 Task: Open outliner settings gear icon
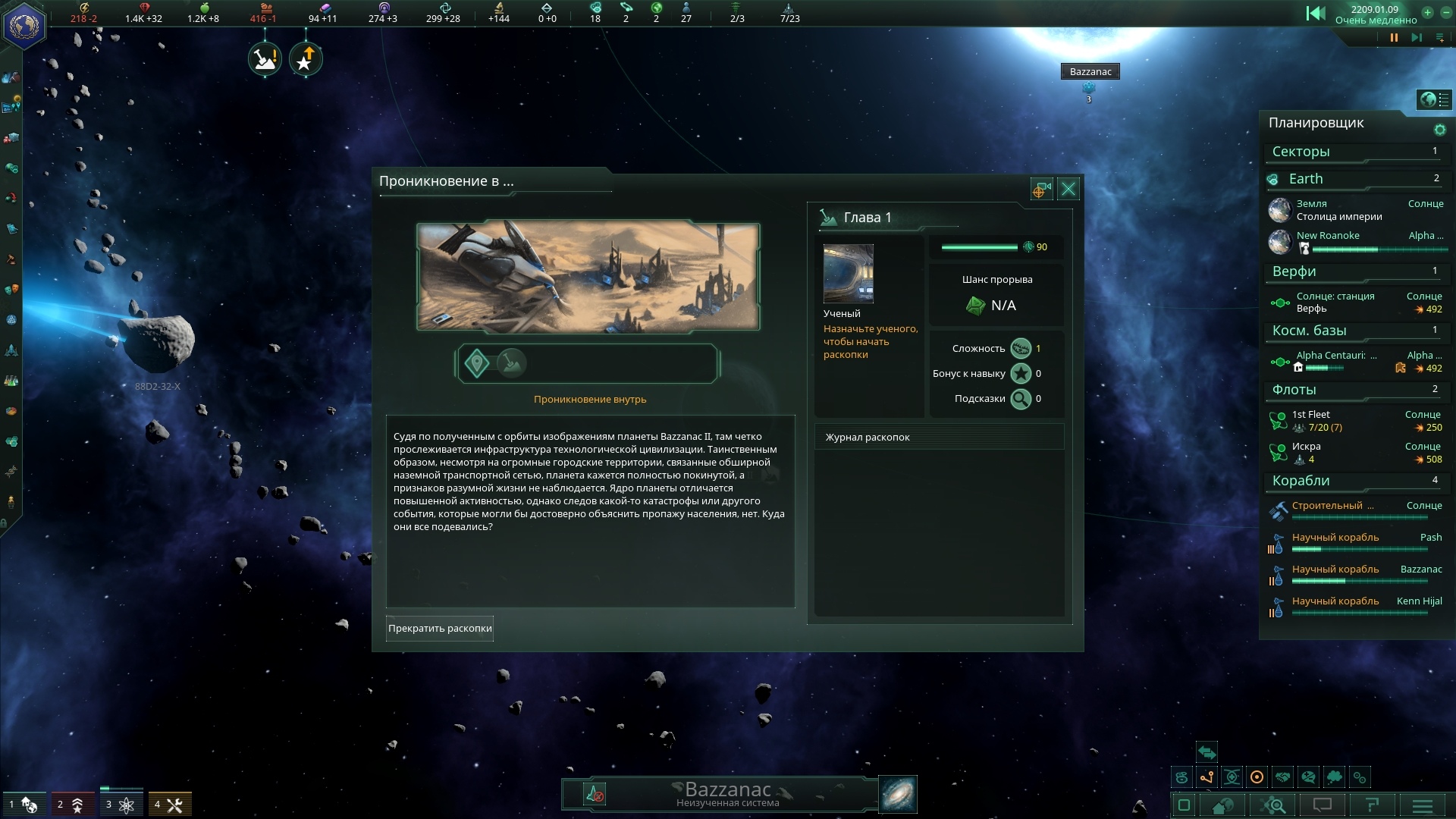(1439, 130)
